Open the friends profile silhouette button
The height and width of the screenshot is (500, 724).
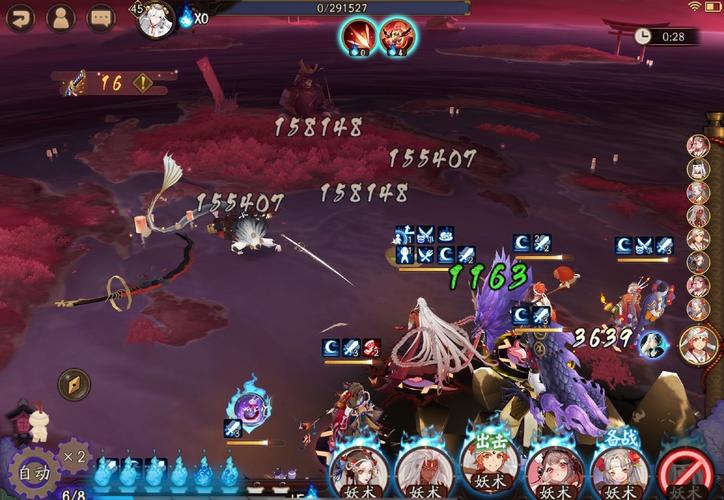click(x=60, y=17)
